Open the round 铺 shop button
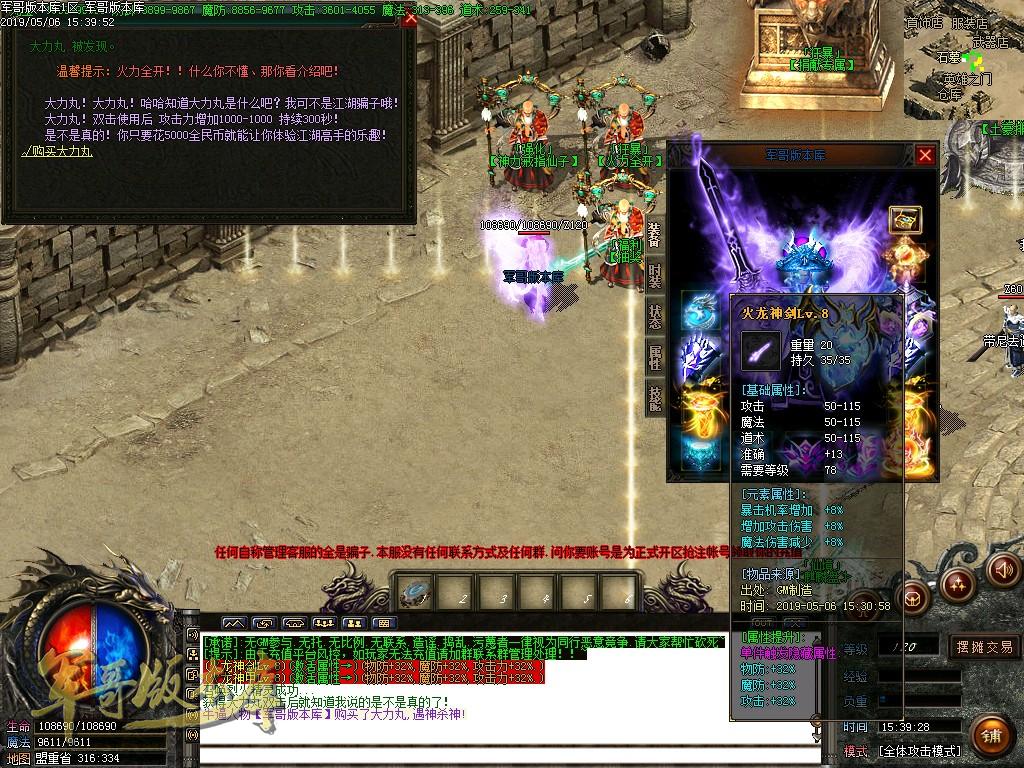This screenshot has width=1024, height=768. [x=990, y=736]
